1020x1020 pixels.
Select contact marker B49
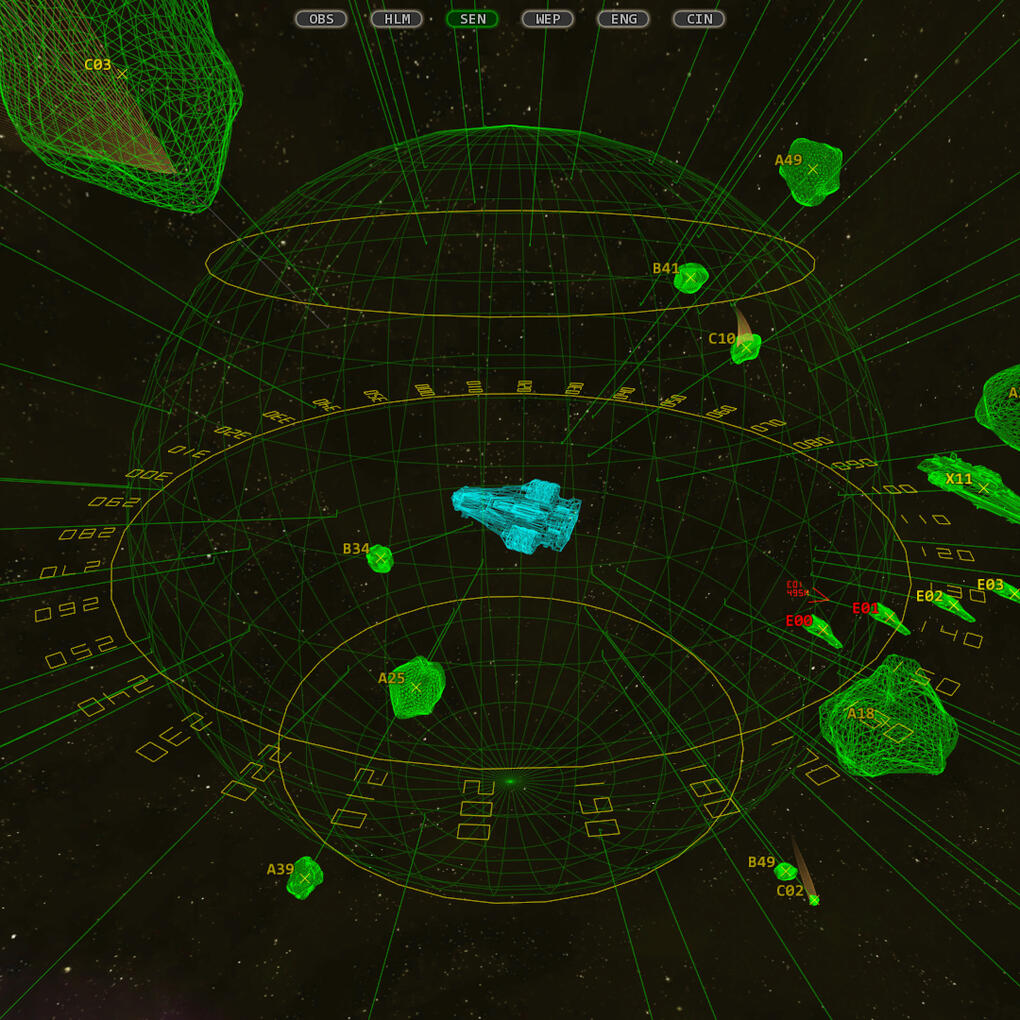point(786,871)
